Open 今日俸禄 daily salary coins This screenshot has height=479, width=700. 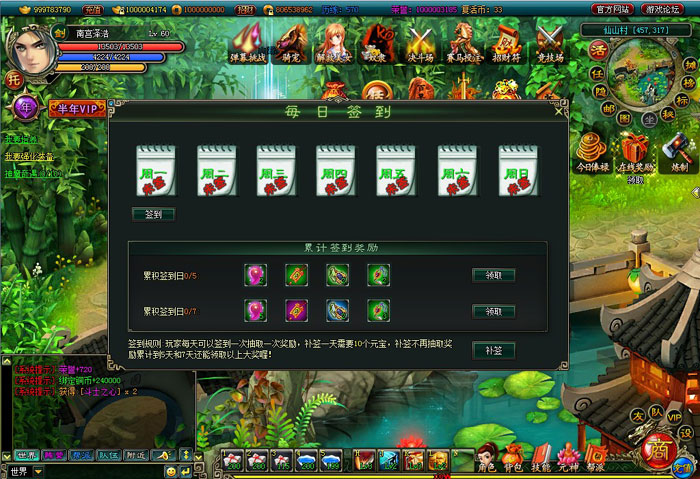click(591, 150)
